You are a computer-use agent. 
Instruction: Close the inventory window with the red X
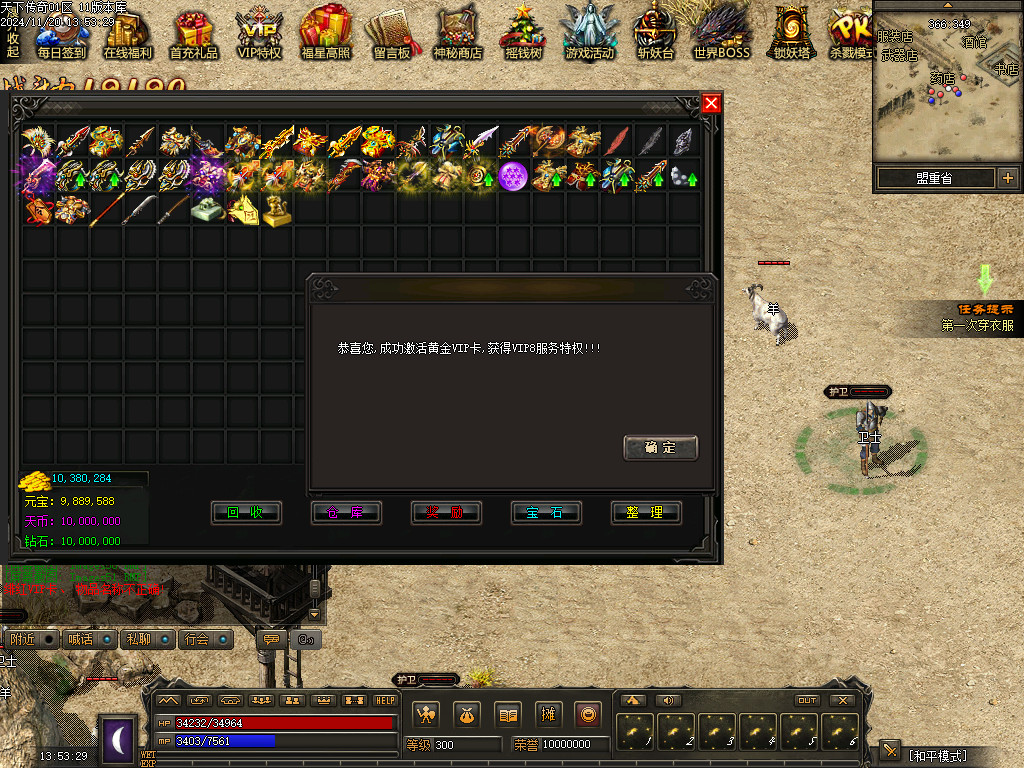click(x=711, y=103)
